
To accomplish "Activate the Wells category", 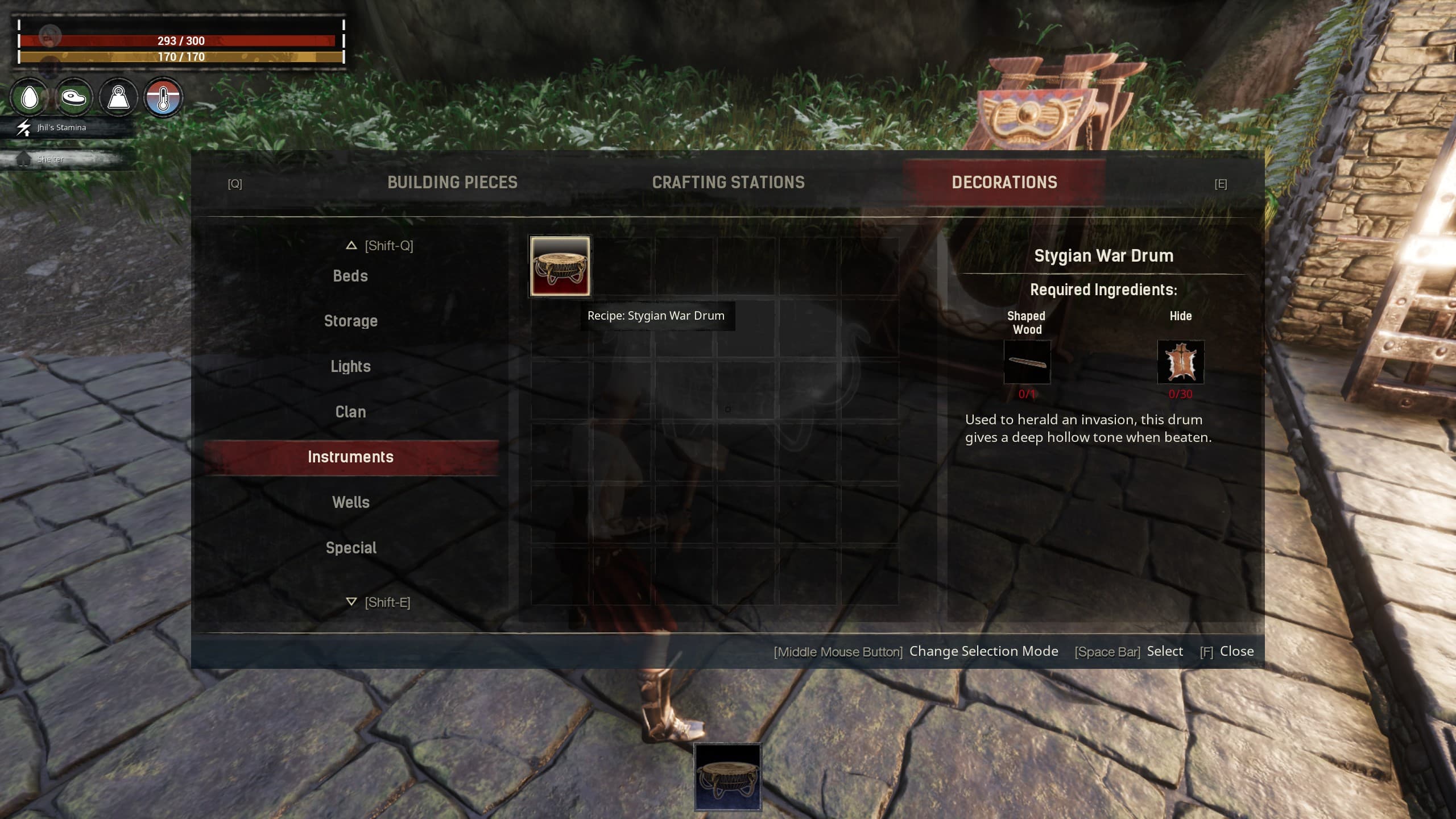I will tap(350, 502).
